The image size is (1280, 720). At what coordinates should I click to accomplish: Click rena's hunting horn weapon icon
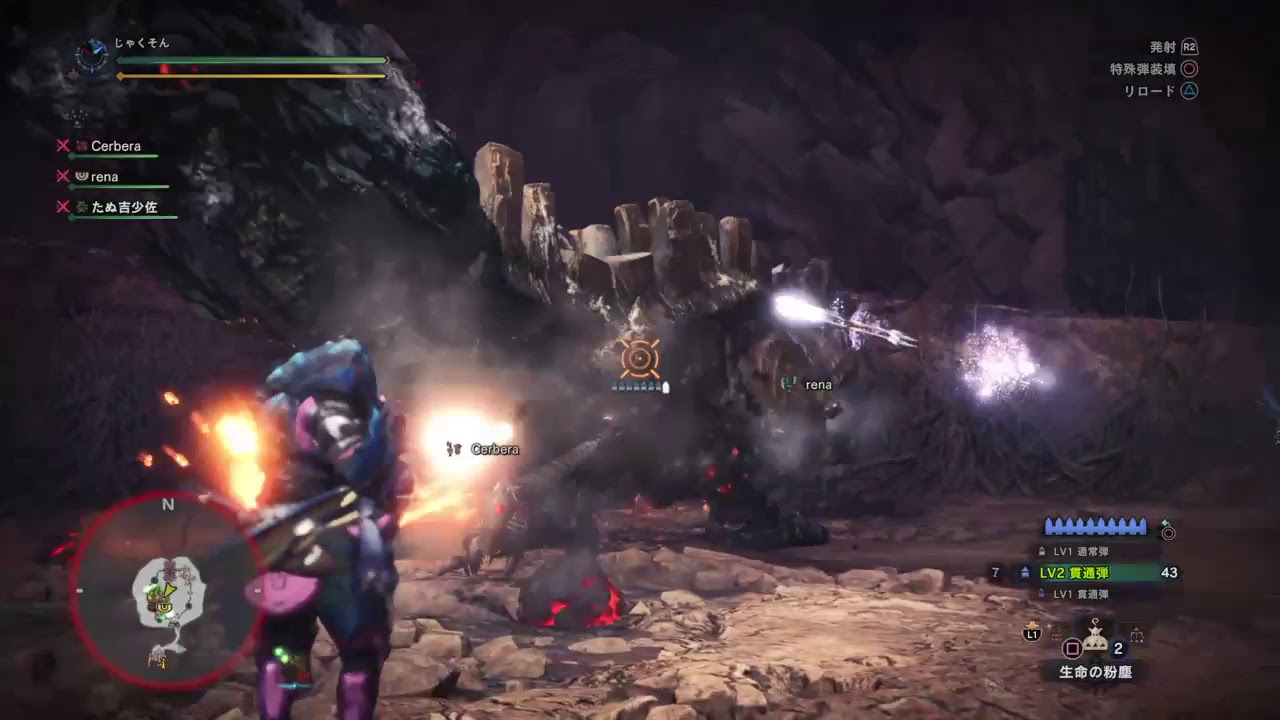[83, 176]
